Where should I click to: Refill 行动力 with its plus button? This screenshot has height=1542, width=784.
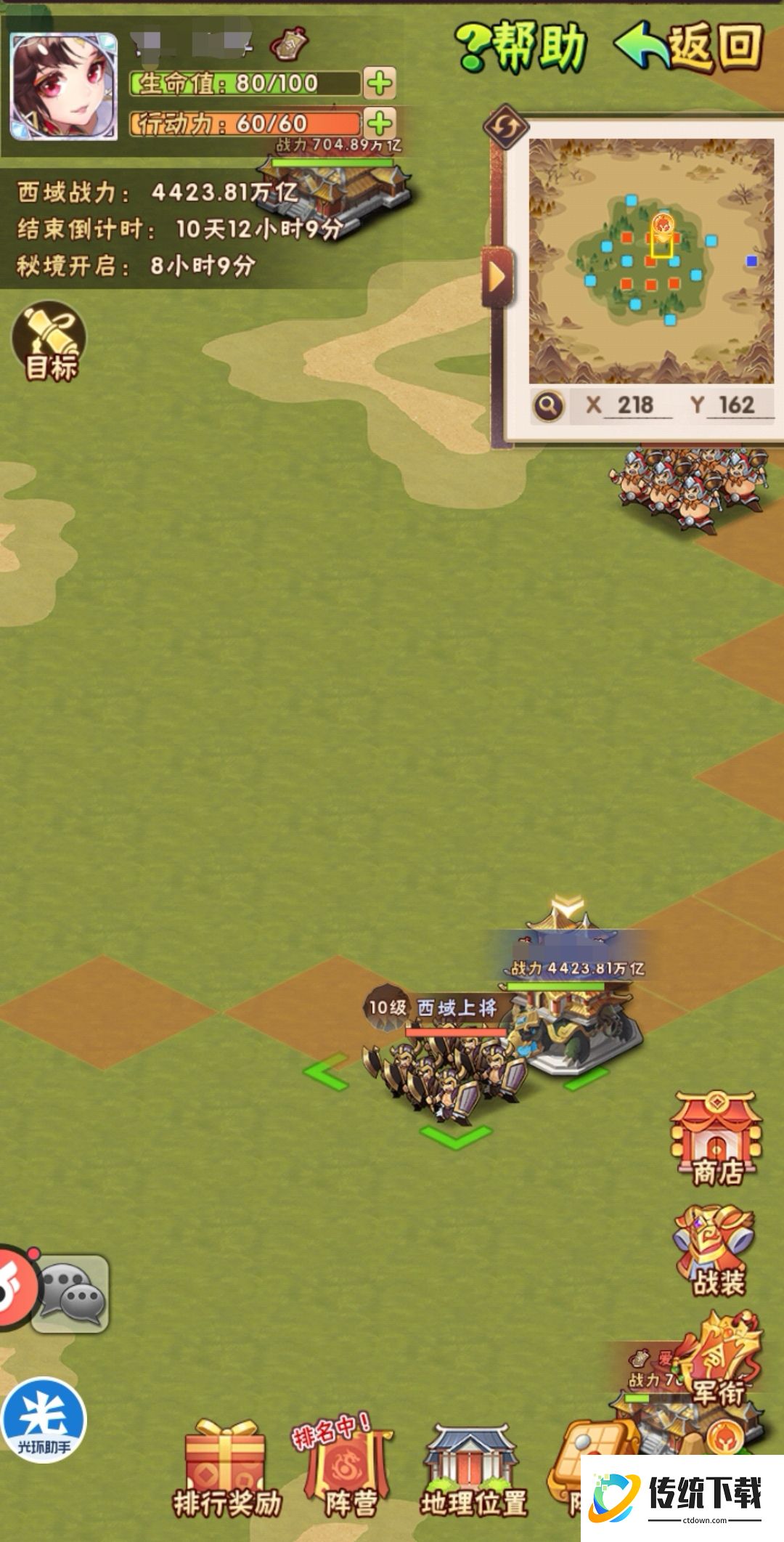(x=380, y=123)
